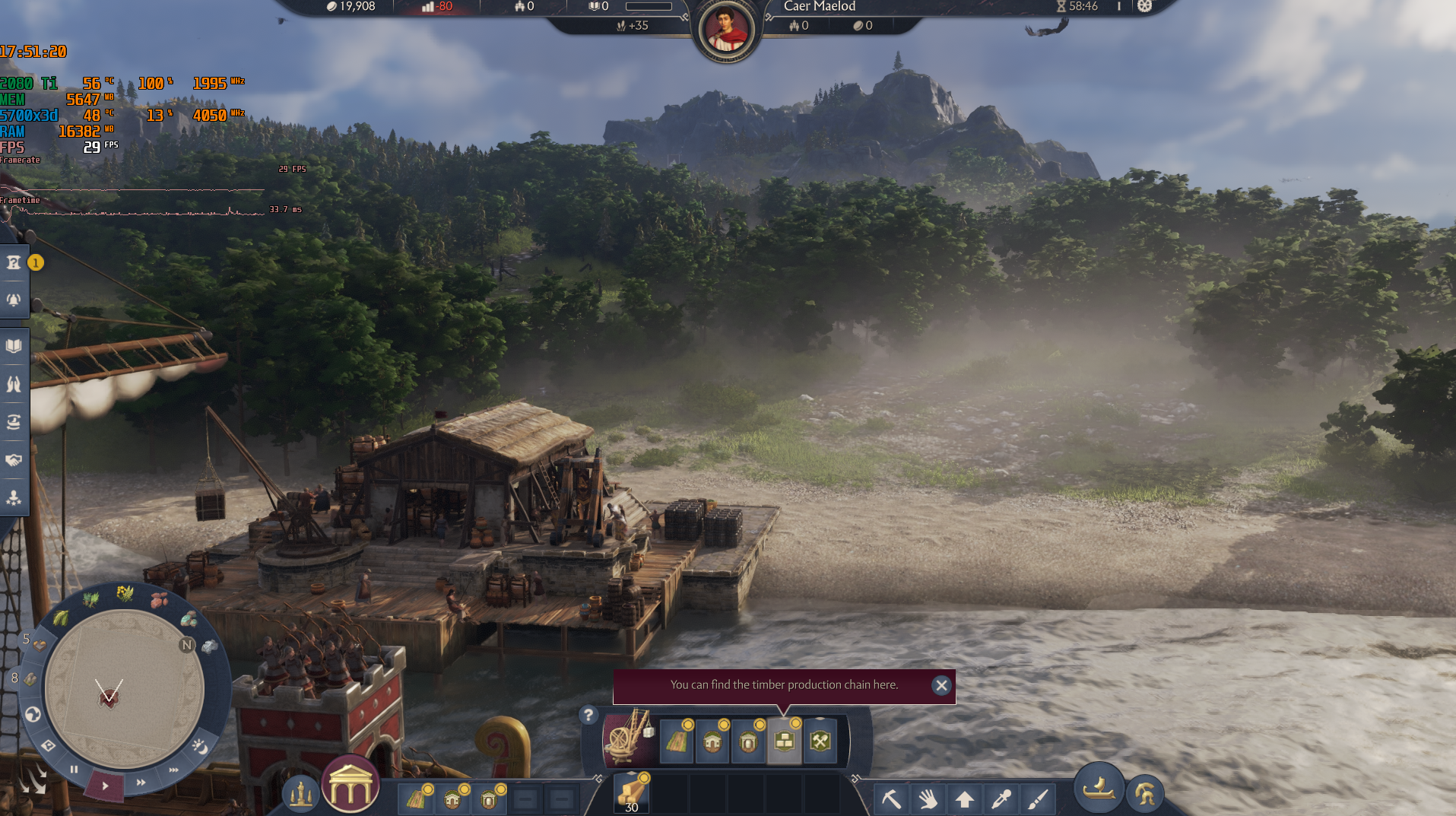Open the handshake diplomacy menu

(14, 460)
